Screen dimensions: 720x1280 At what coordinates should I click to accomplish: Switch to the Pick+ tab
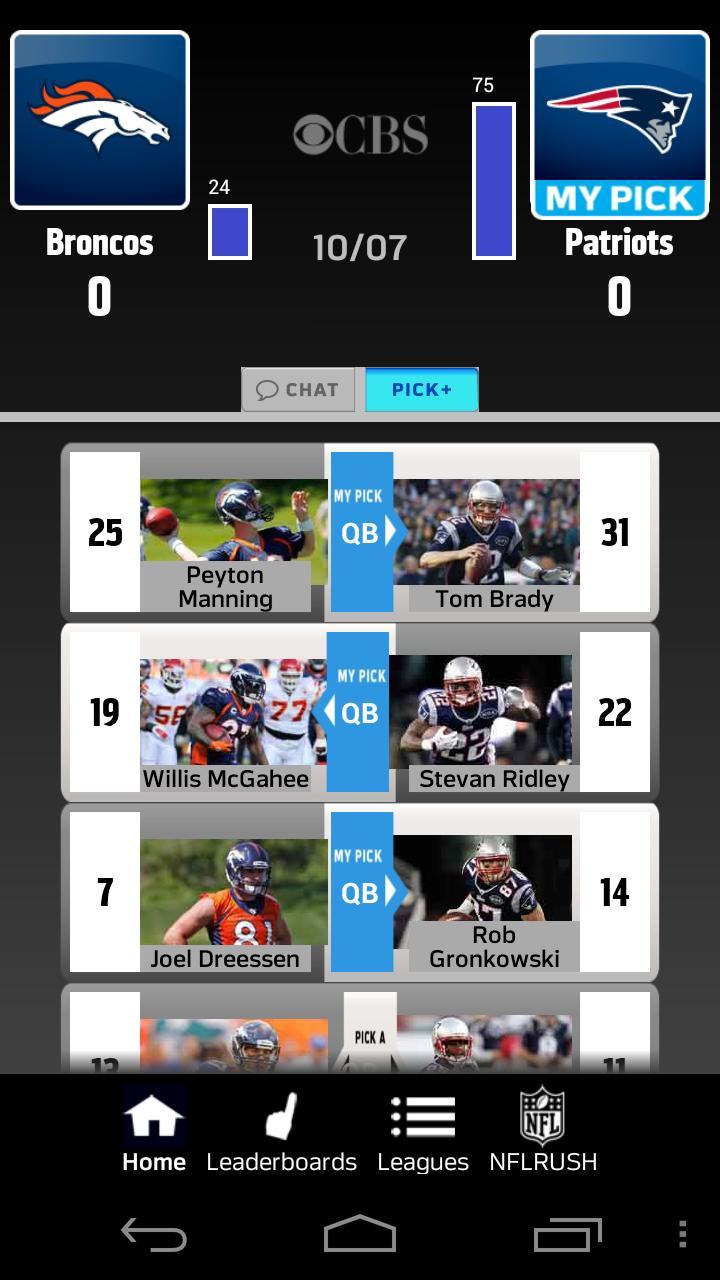coord(421,390)
